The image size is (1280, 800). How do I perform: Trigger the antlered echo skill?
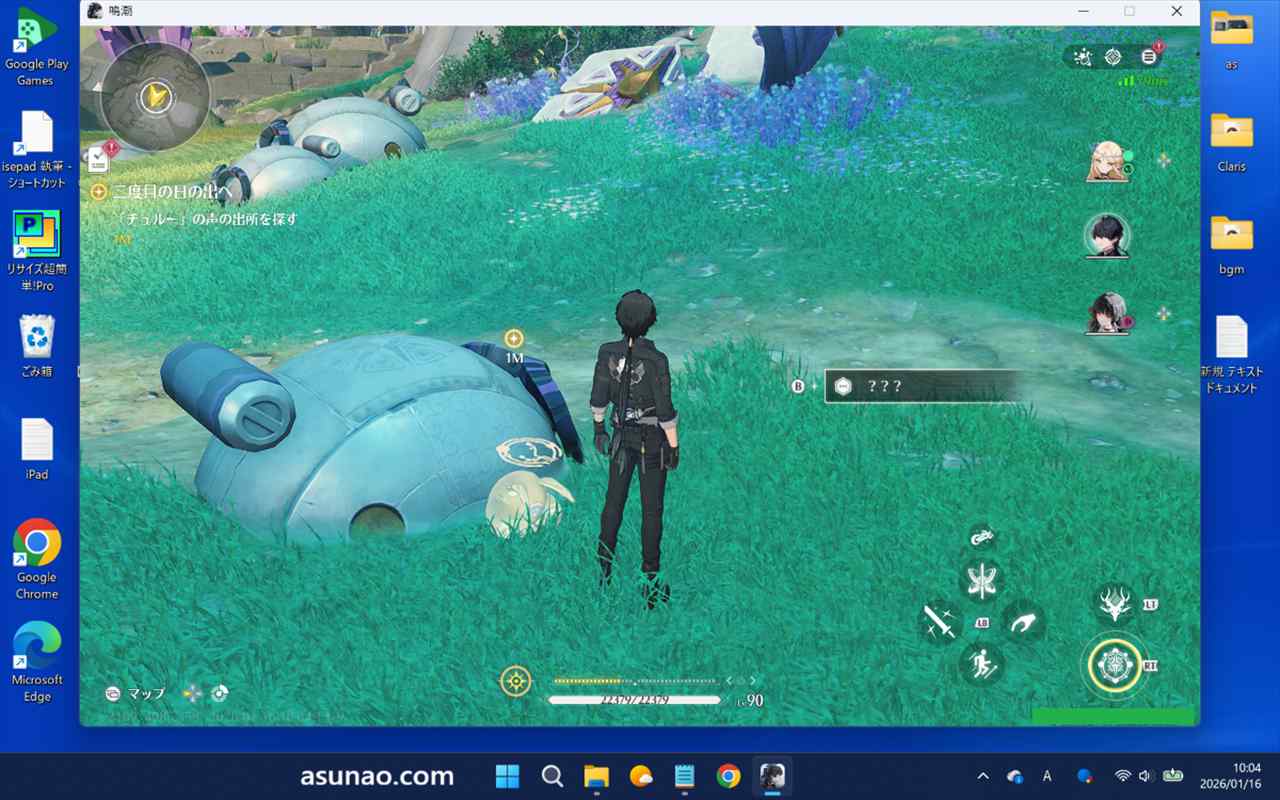pyautogui.click(x=1115, y=604)
